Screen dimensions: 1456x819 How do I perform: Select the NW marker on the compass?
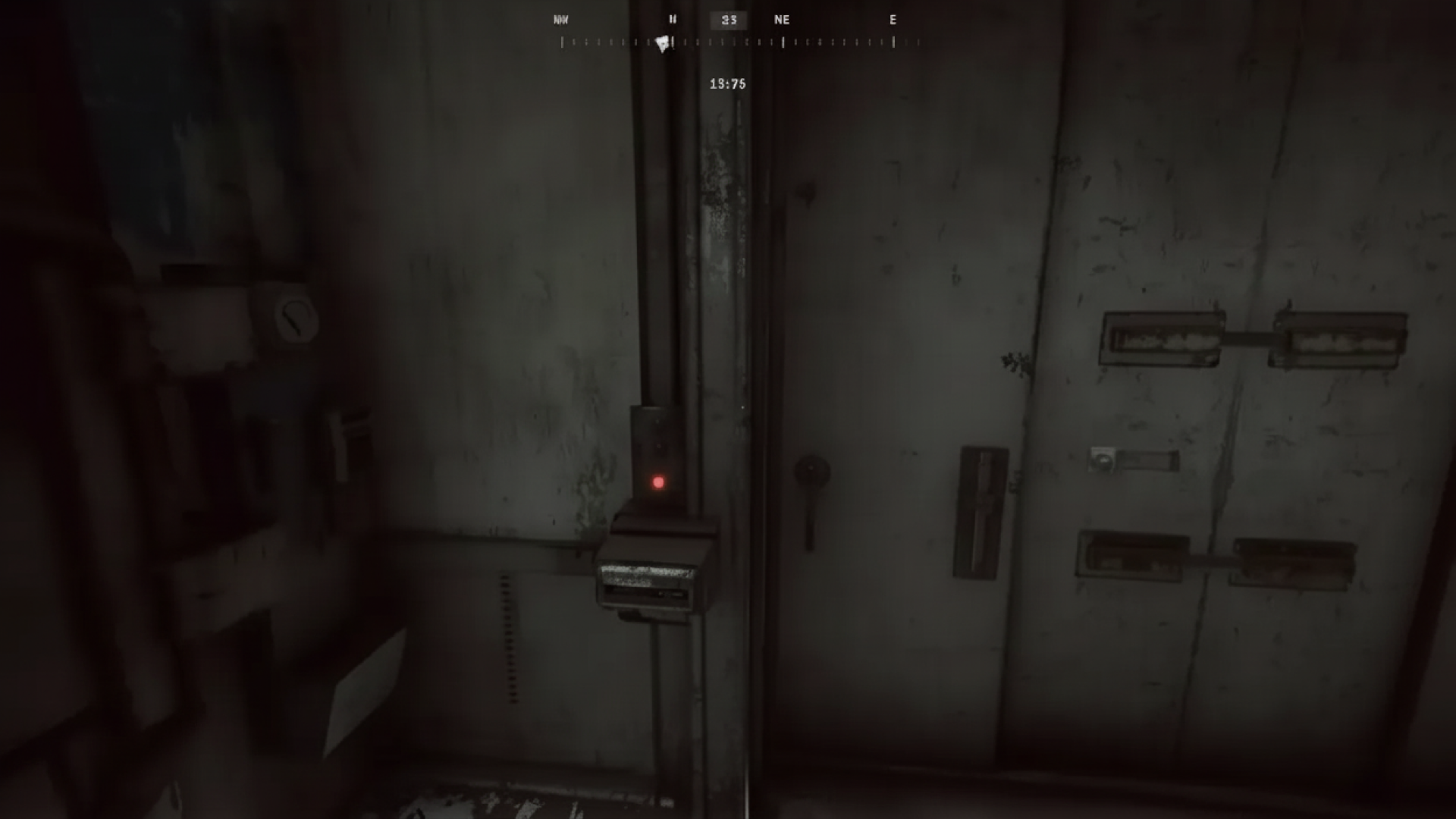coord(561,20)
